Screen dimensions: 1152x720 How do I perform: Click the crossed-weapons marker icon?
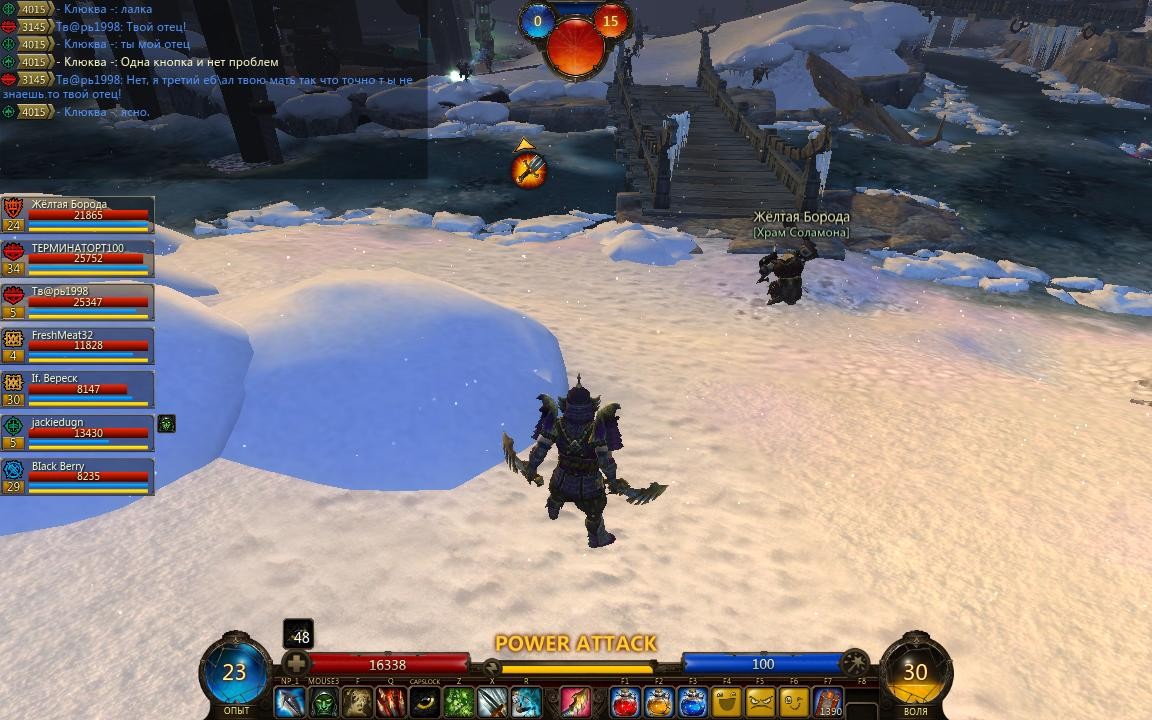click(x=529, y=170)
